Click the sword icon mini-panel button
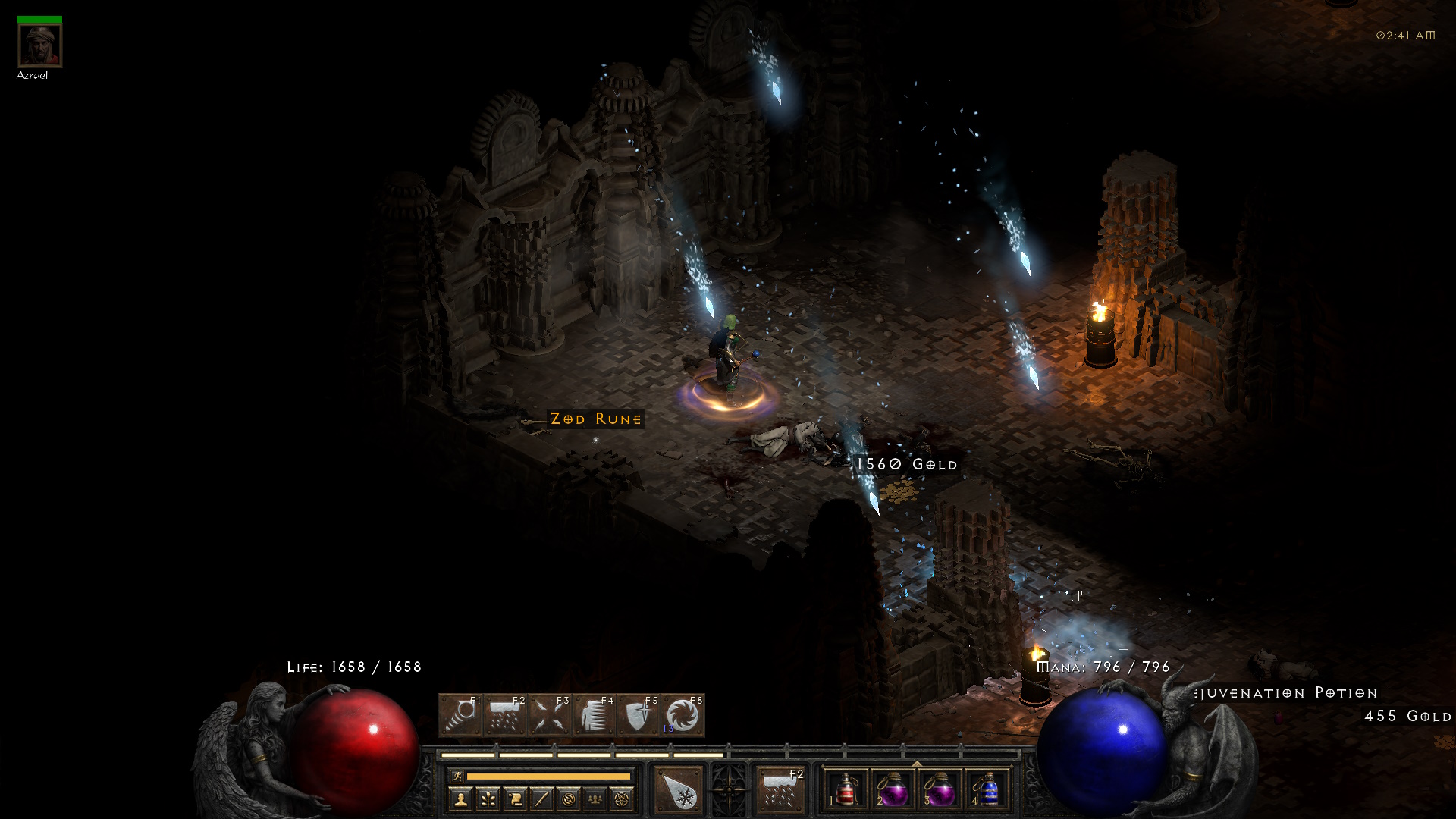Image resolution: width=1456 pixels, height=819 pixels. click(541, 799)
